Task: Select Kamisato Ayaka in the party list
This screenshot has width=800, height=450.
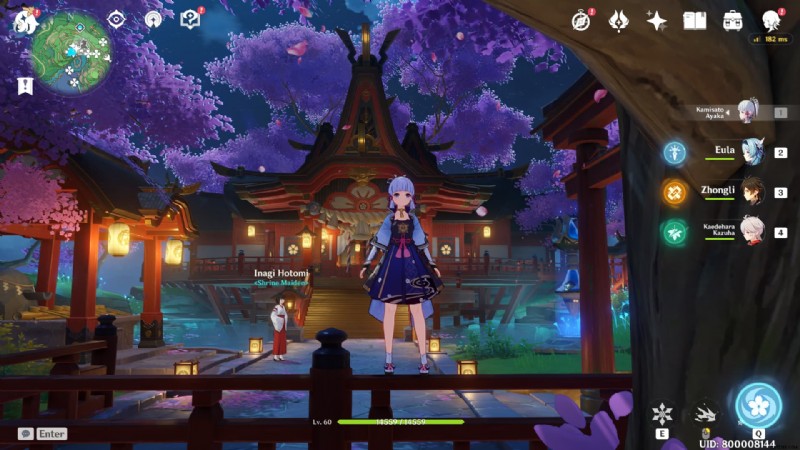Action: (747, 111)
